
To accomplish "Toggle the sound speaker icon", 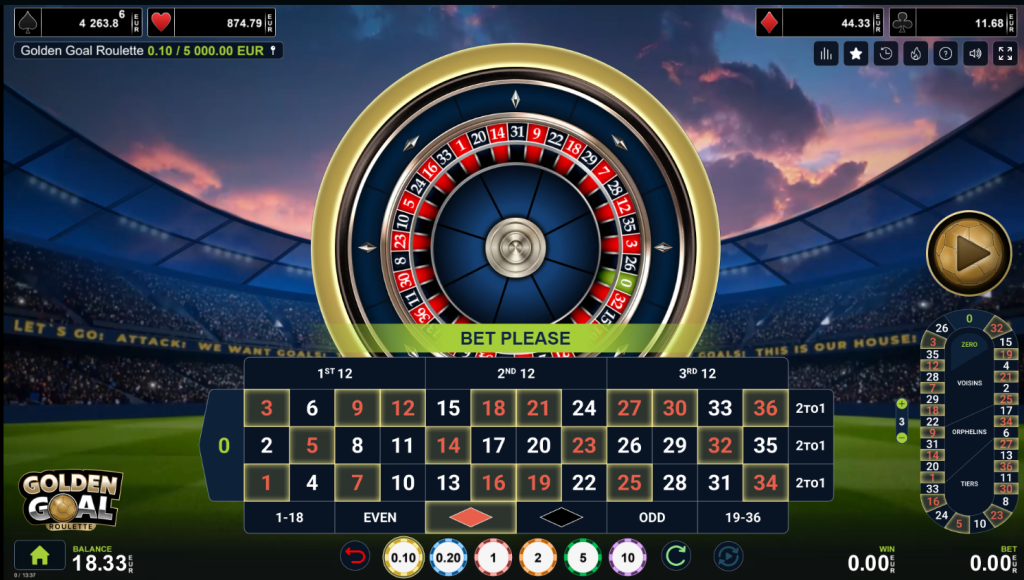I will [975, 54].
